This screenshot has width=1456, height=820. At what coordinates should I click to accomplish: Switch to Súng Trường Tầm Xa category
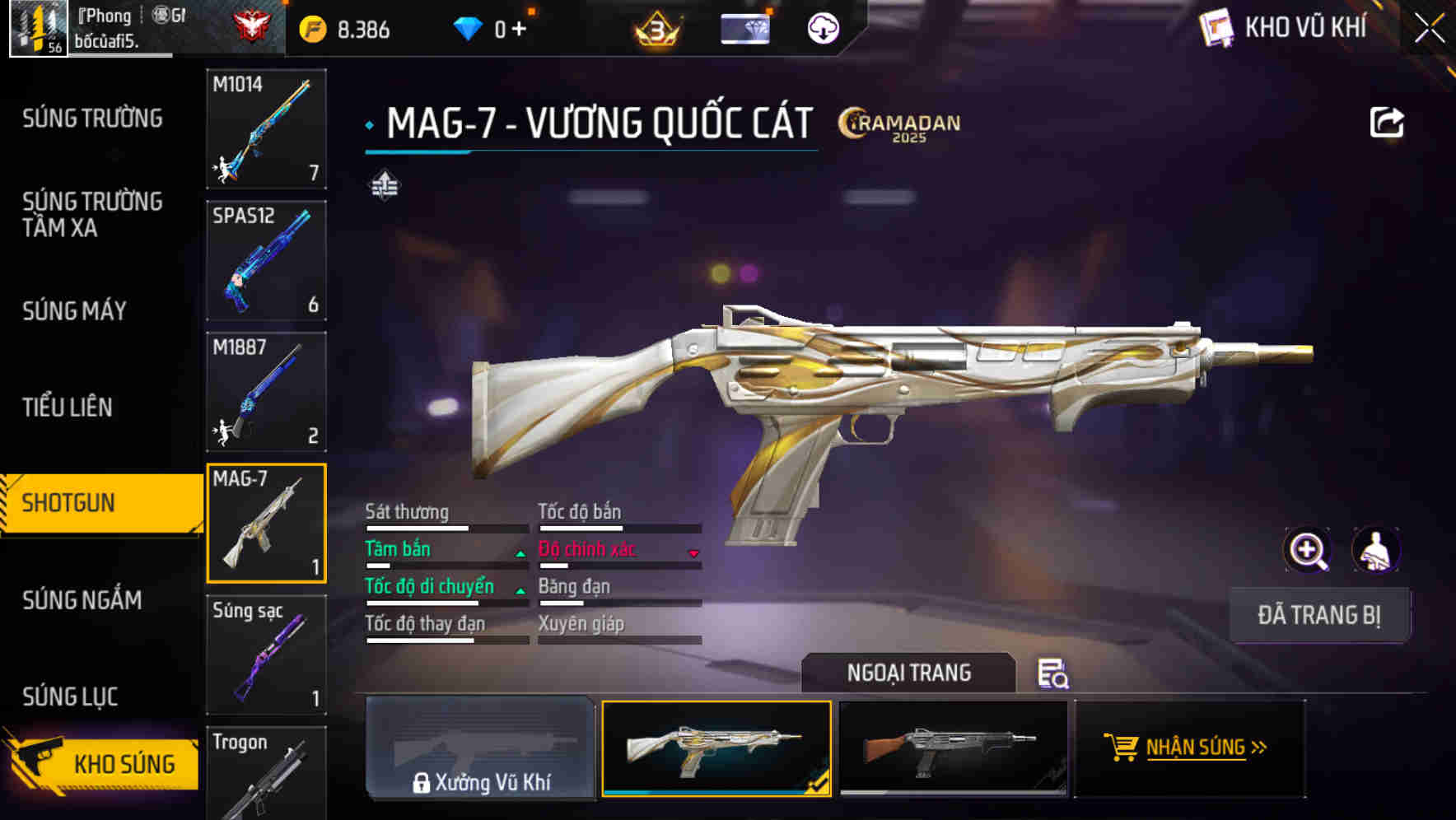tap(92, 214)
